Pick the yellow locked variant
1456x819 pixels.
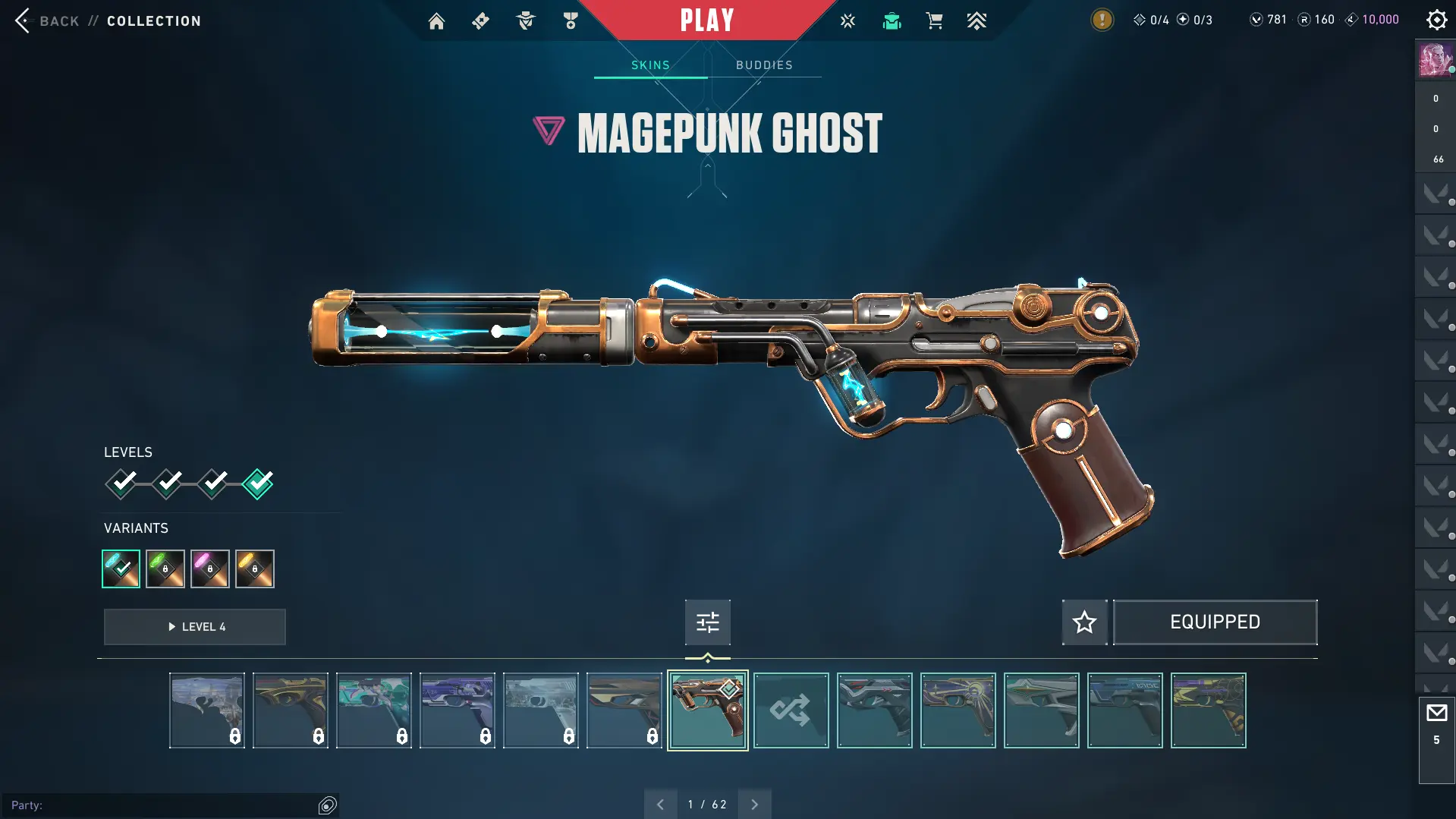click(255, 569)
